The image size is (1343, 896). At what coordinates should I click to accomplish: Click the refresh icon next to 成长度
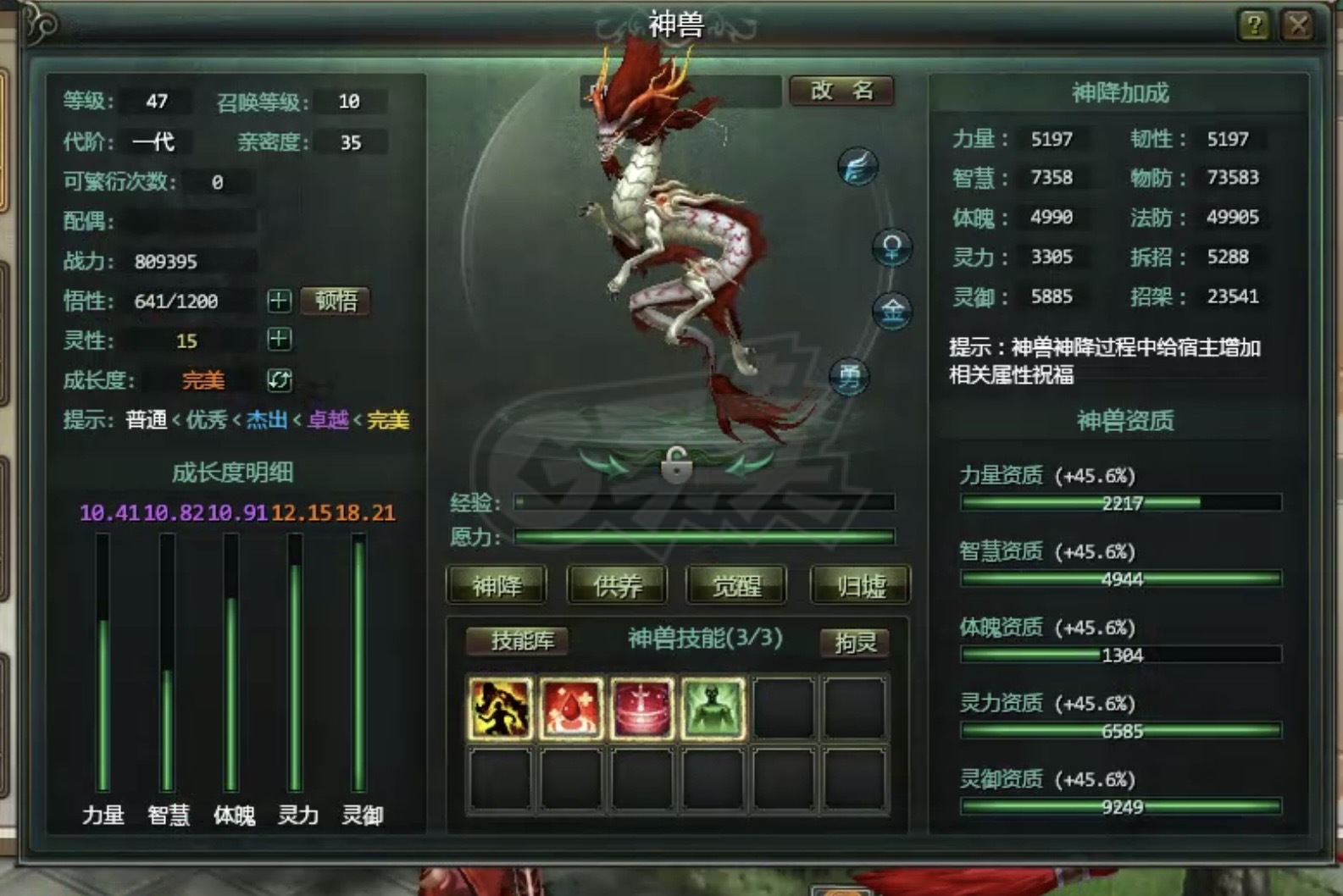pos(279,380)
